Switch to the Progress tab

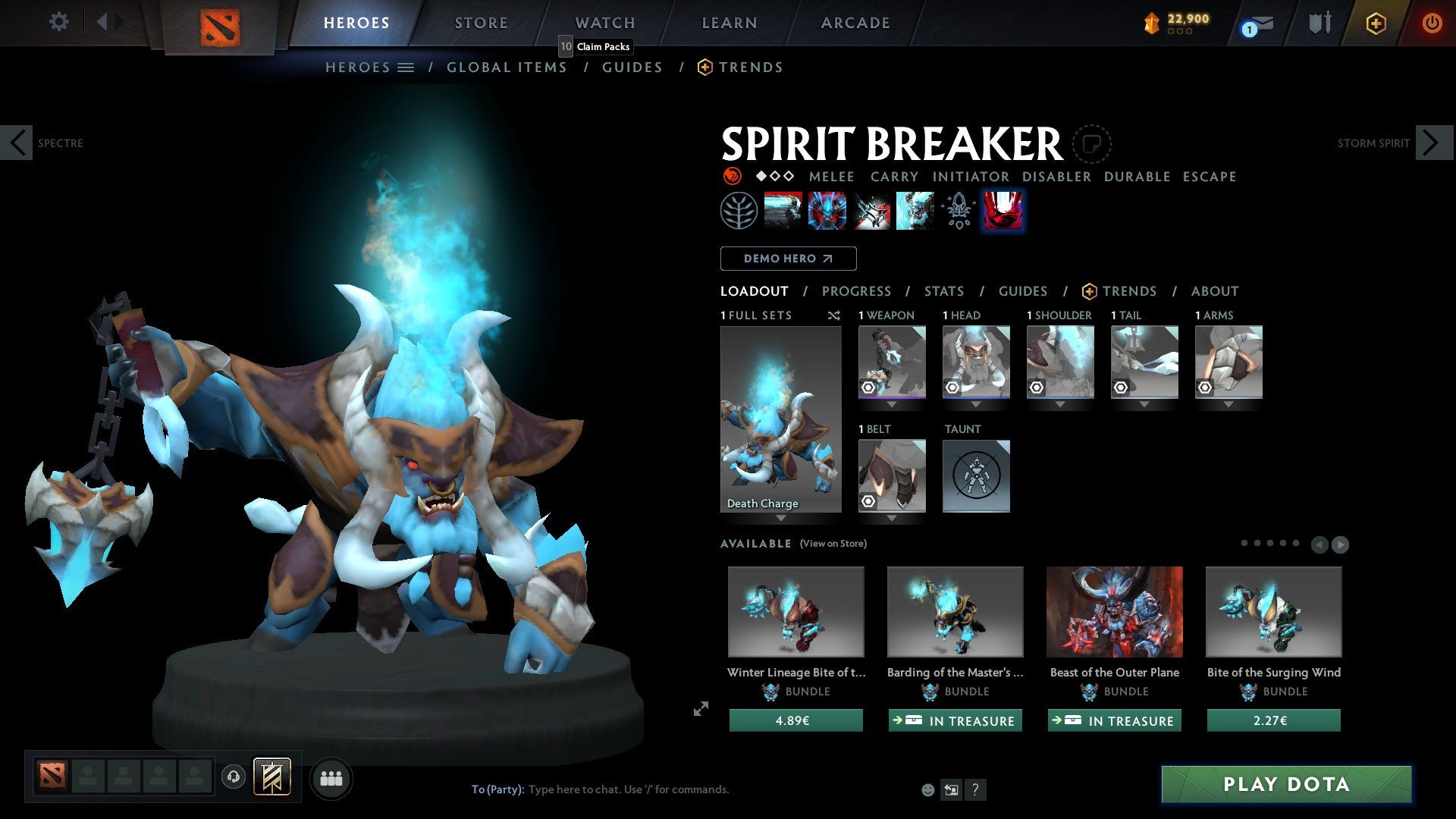pyautogui.click(x=857, y=291)
